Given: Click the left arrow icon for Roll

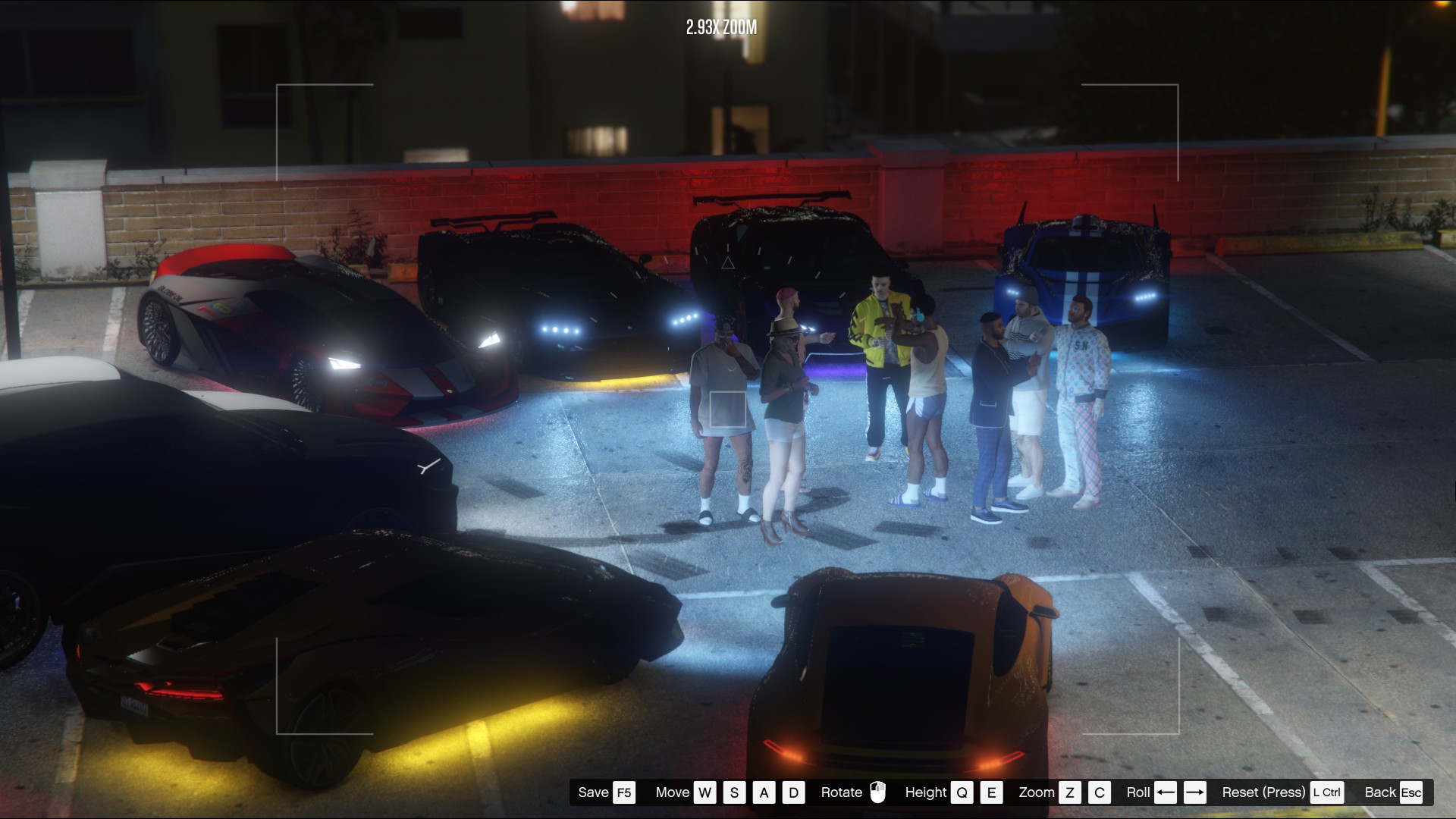Looking at the screenshot, I should pyautogui.click(x=1166, y=792).
